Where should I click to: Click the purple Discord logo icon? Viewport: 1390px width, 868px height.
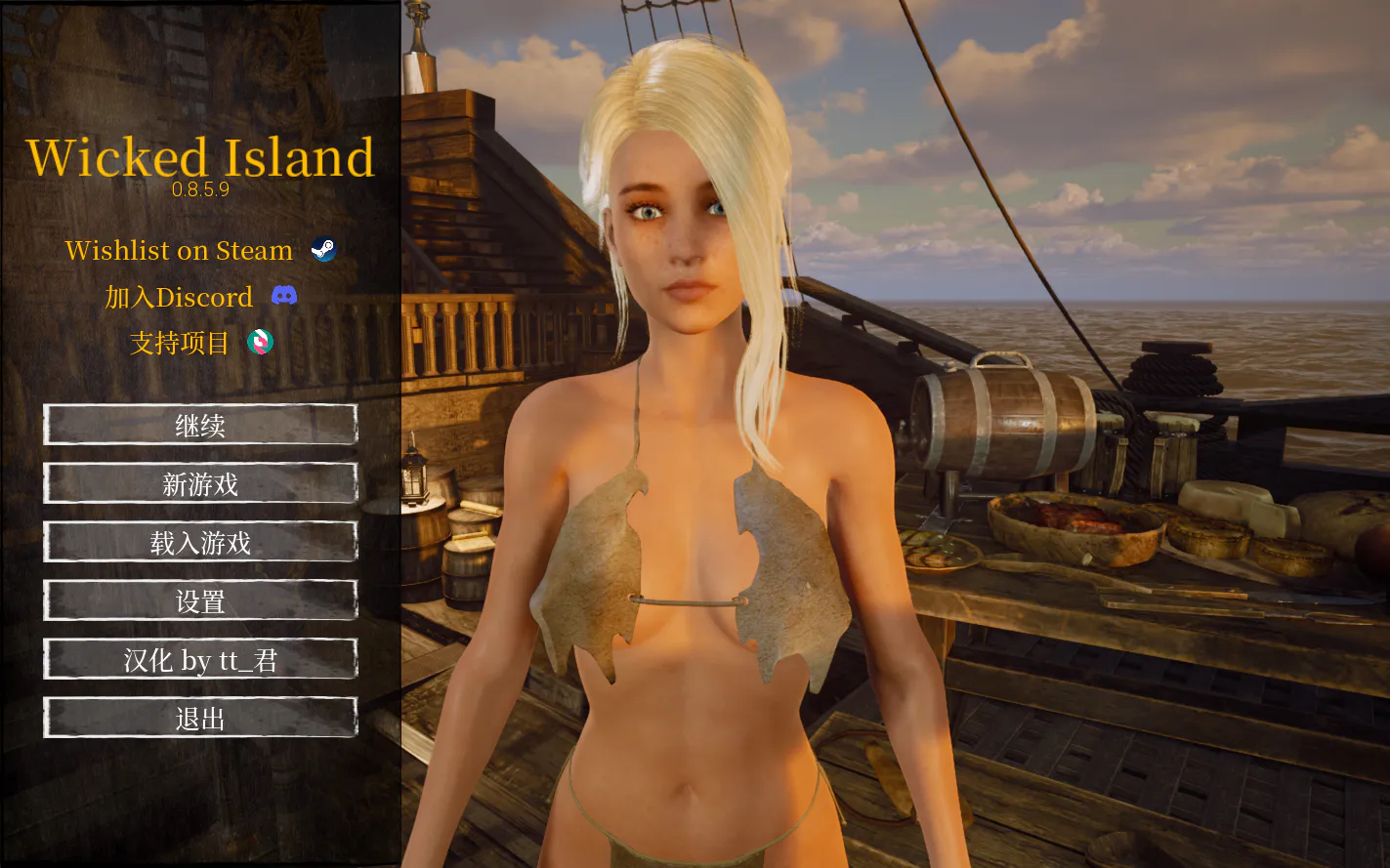284,296
